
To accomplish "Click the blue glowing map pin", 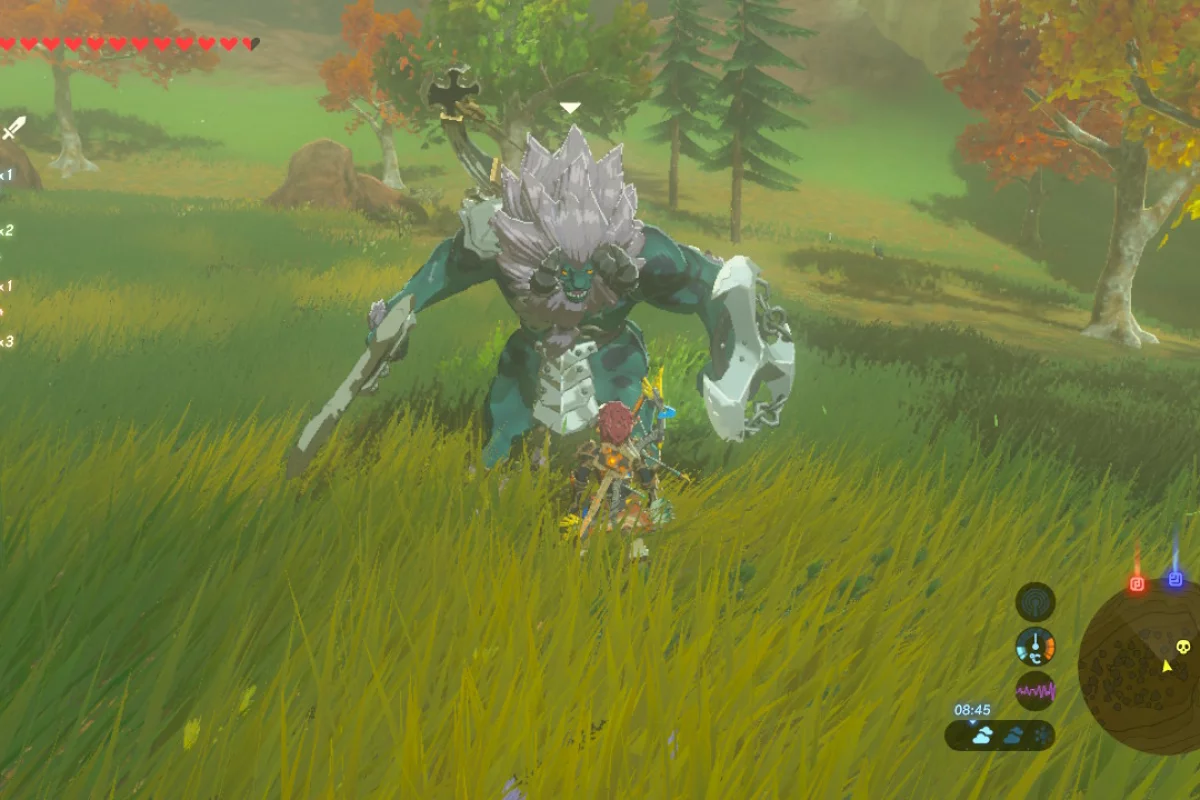I will [1175, 579].
